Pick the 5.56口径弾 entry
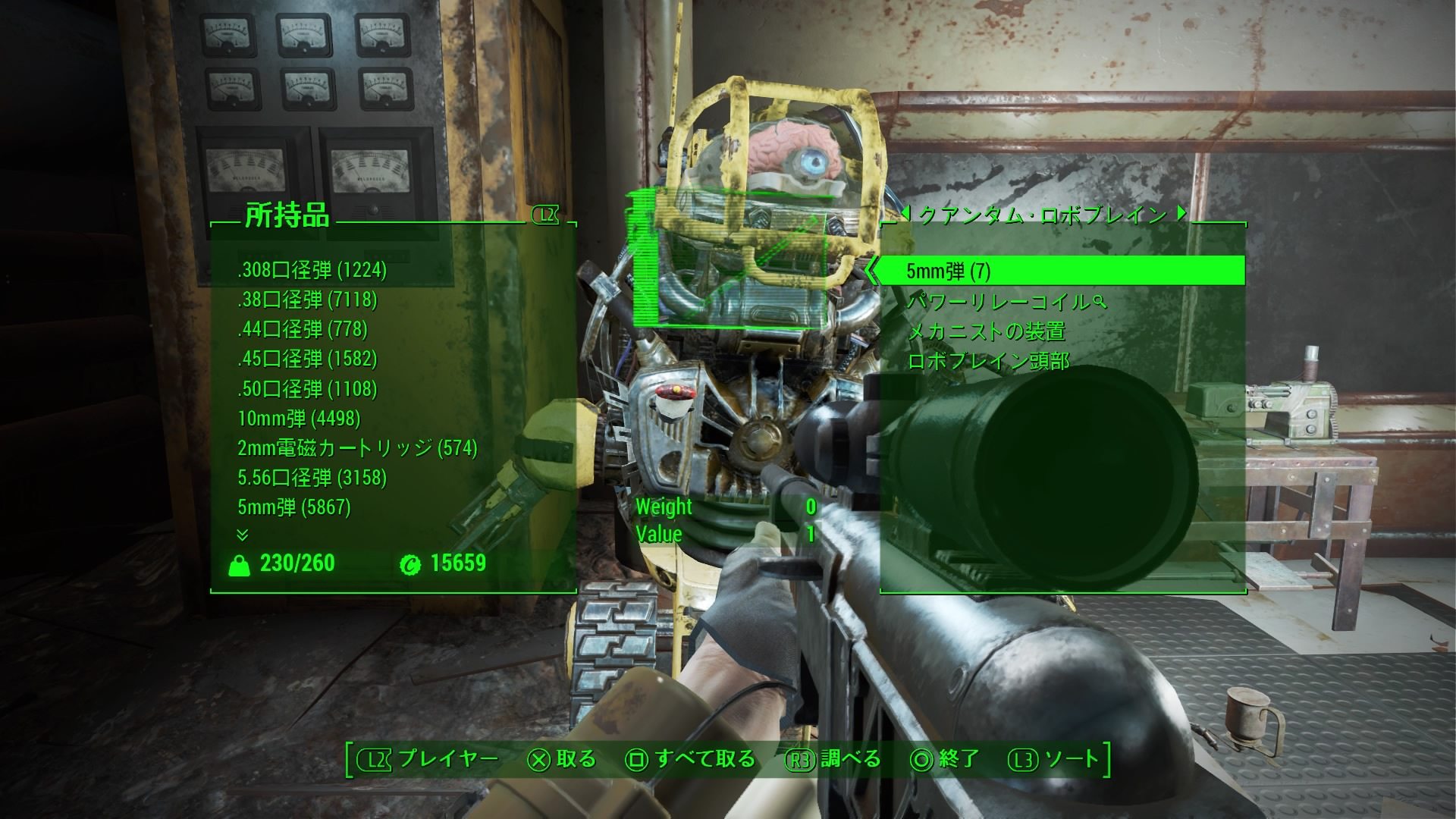The height and width of the screenshot is (819, 1456). (312, 478)
